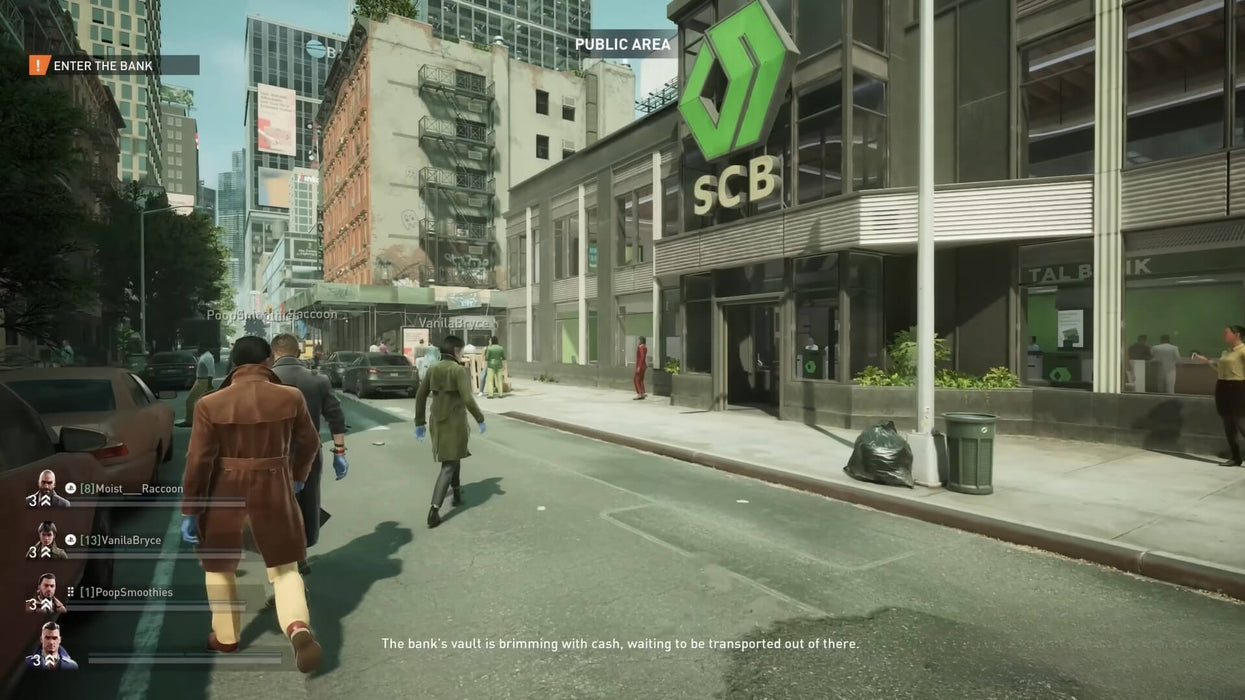Image resolution: width=1245 pixels, height=700 pixels.
Task: Select the "Enter the Bank" objective tracker
Action: 104,66
